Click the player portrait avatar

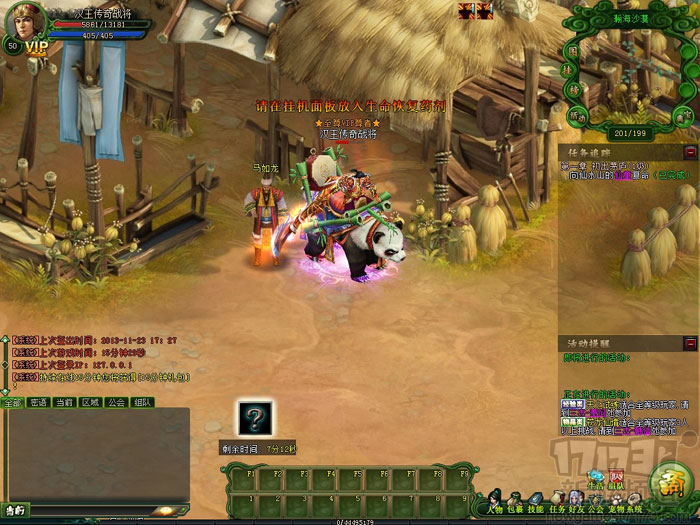[25, 21]
